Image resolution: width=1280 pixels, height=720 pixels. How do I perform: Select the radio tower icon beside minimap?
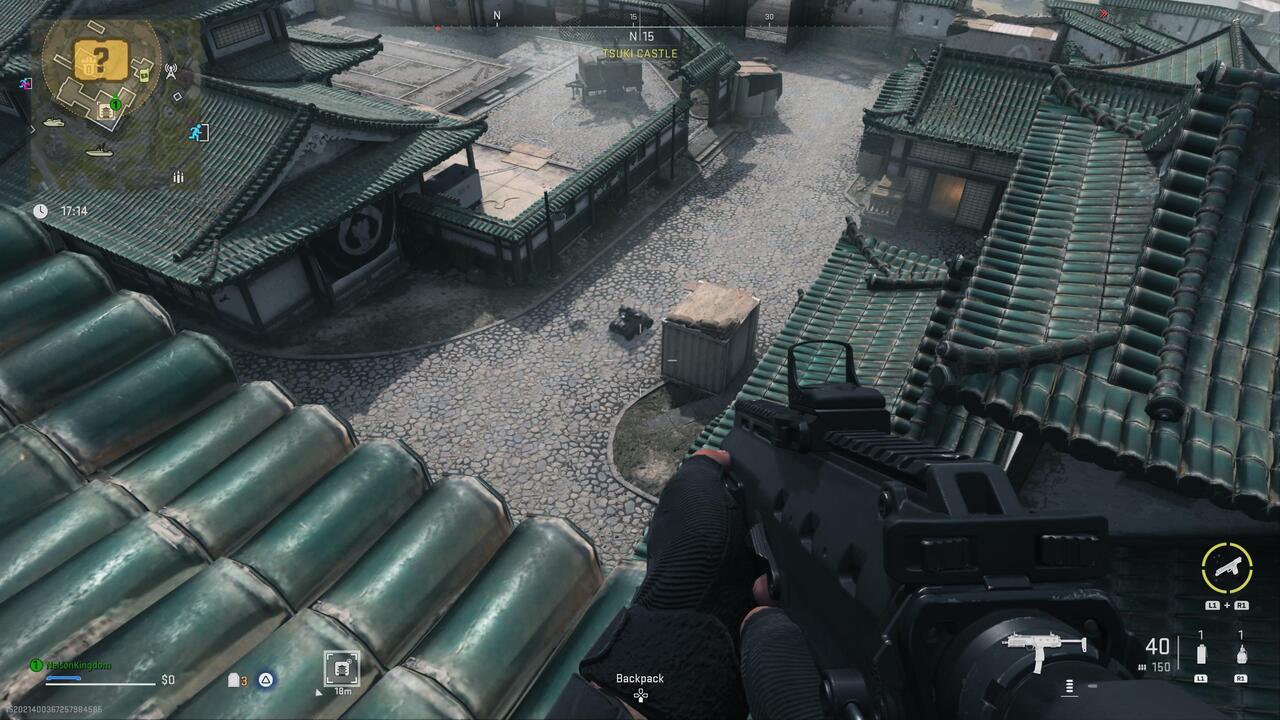(170, 70)
